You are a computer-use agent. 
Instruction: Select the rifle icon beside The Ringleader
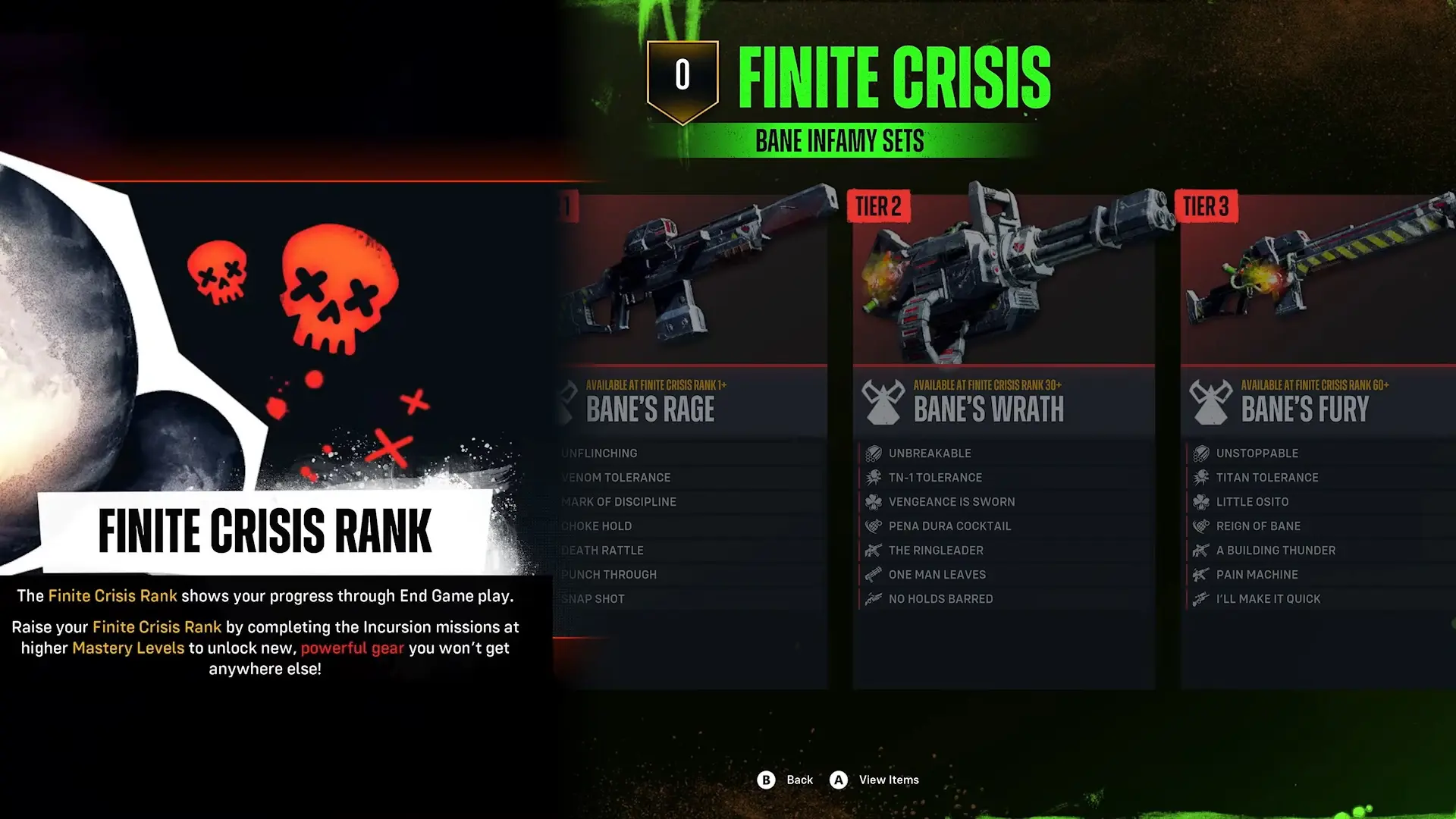[872, 550]
